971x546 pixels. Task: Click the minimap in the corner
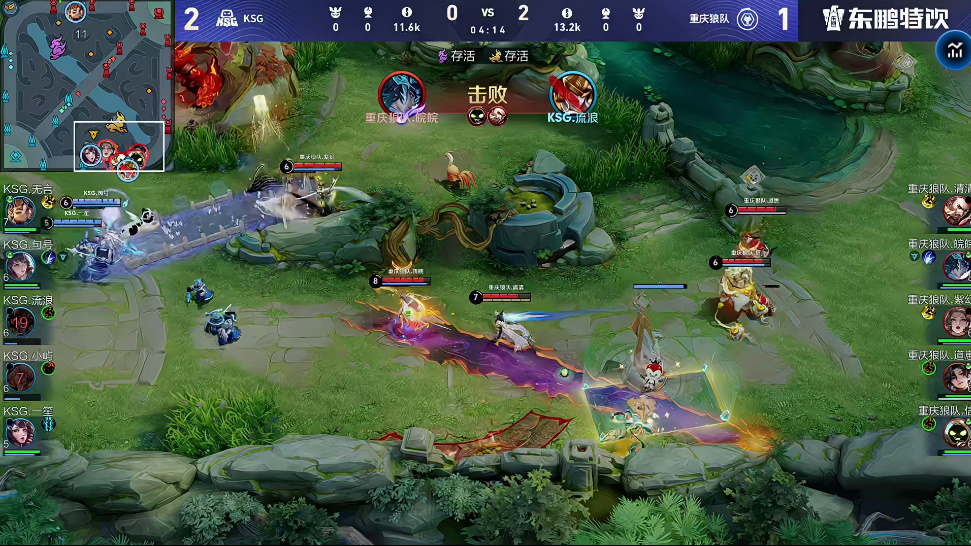pos(88,85)
